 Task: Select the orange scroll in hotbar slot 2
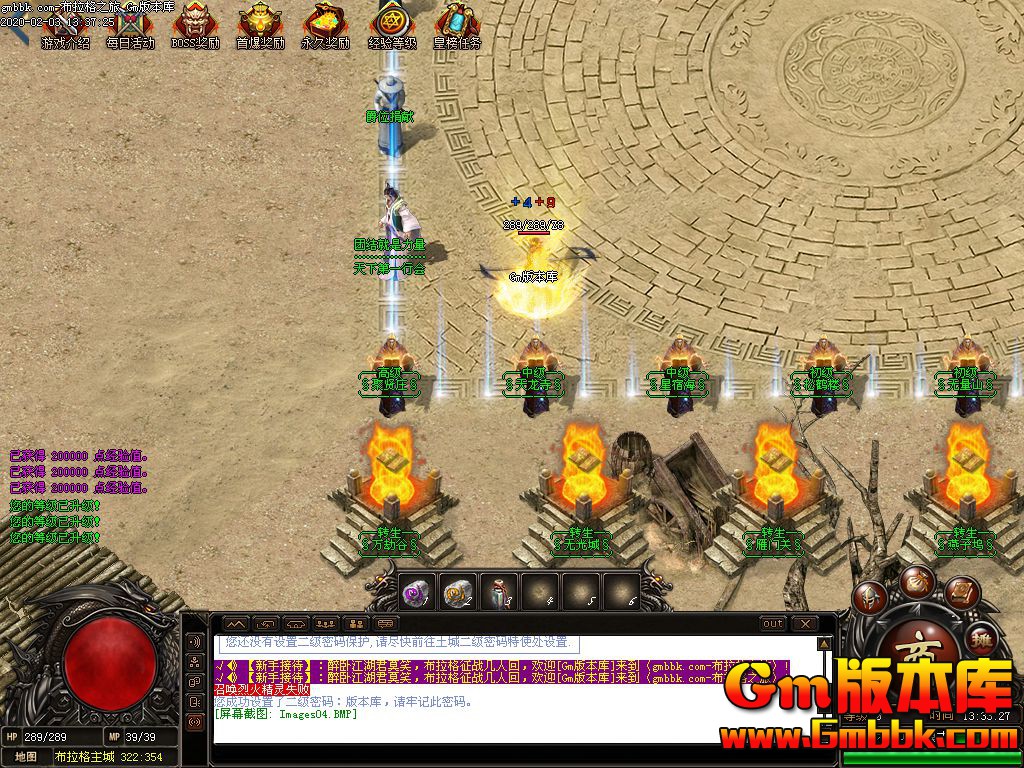(457, 592)
